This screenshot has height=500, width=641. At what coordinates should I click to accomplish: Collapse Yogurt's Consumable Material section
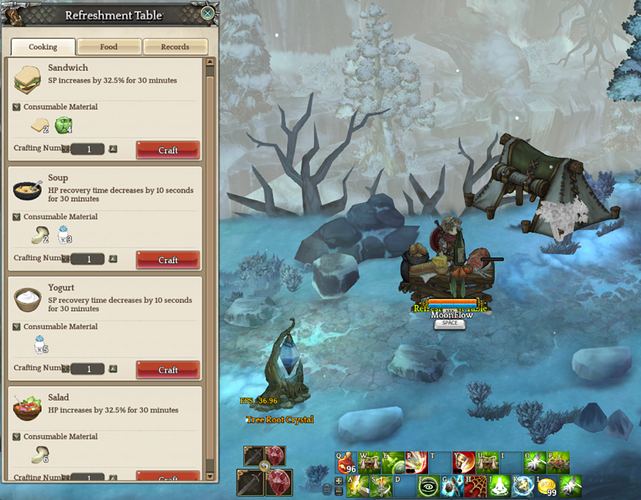[16, 326]
